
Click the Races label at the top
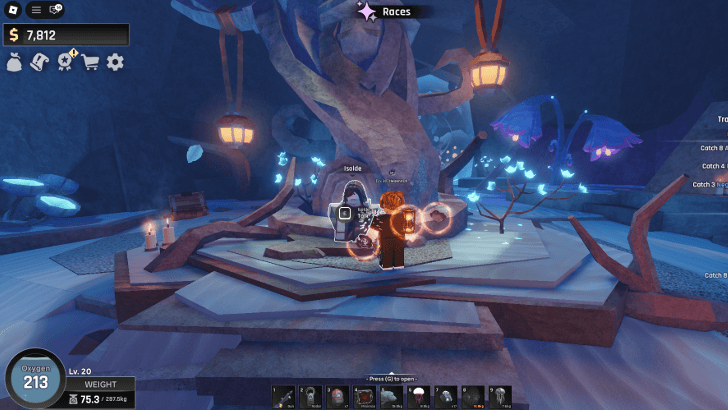click(396, 12)
